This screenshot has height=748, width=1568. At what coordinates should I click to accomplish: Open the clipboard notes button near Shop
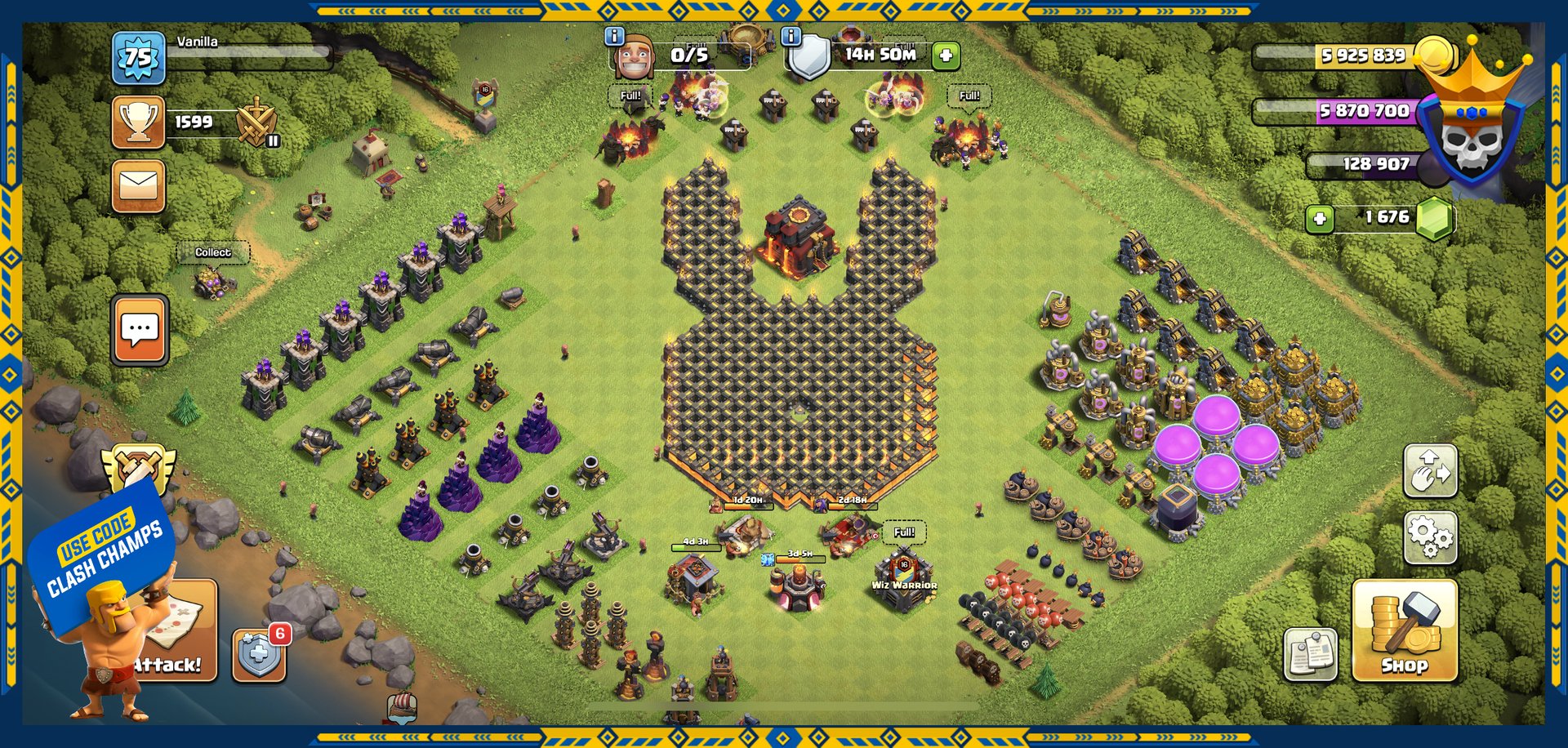[1310, 653]
